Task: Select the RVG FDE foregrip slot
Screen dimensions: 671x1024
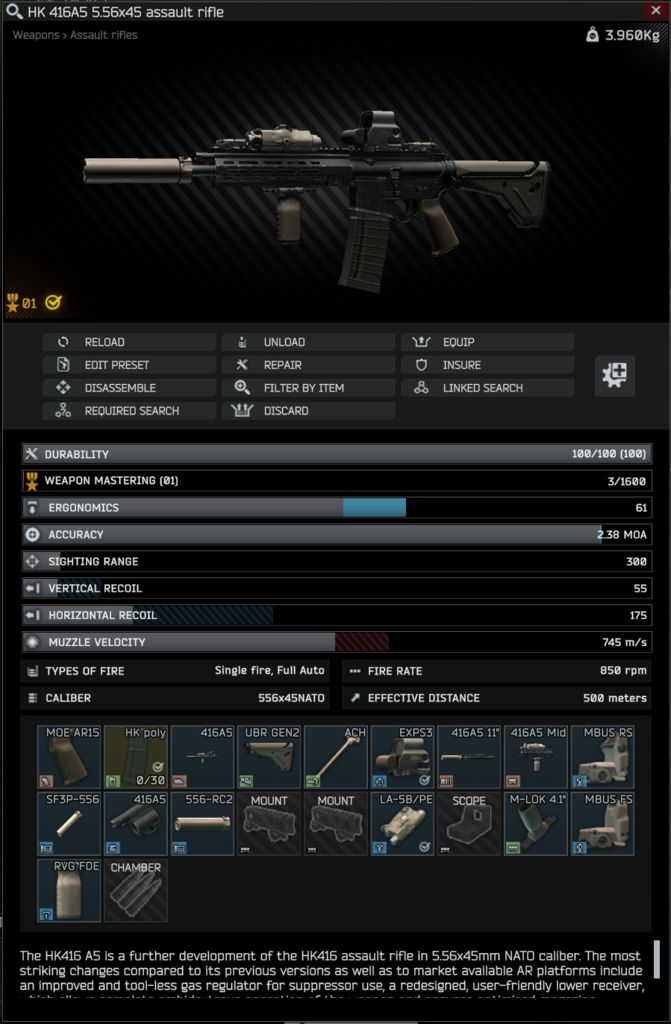Action: [x=69, y=890]
